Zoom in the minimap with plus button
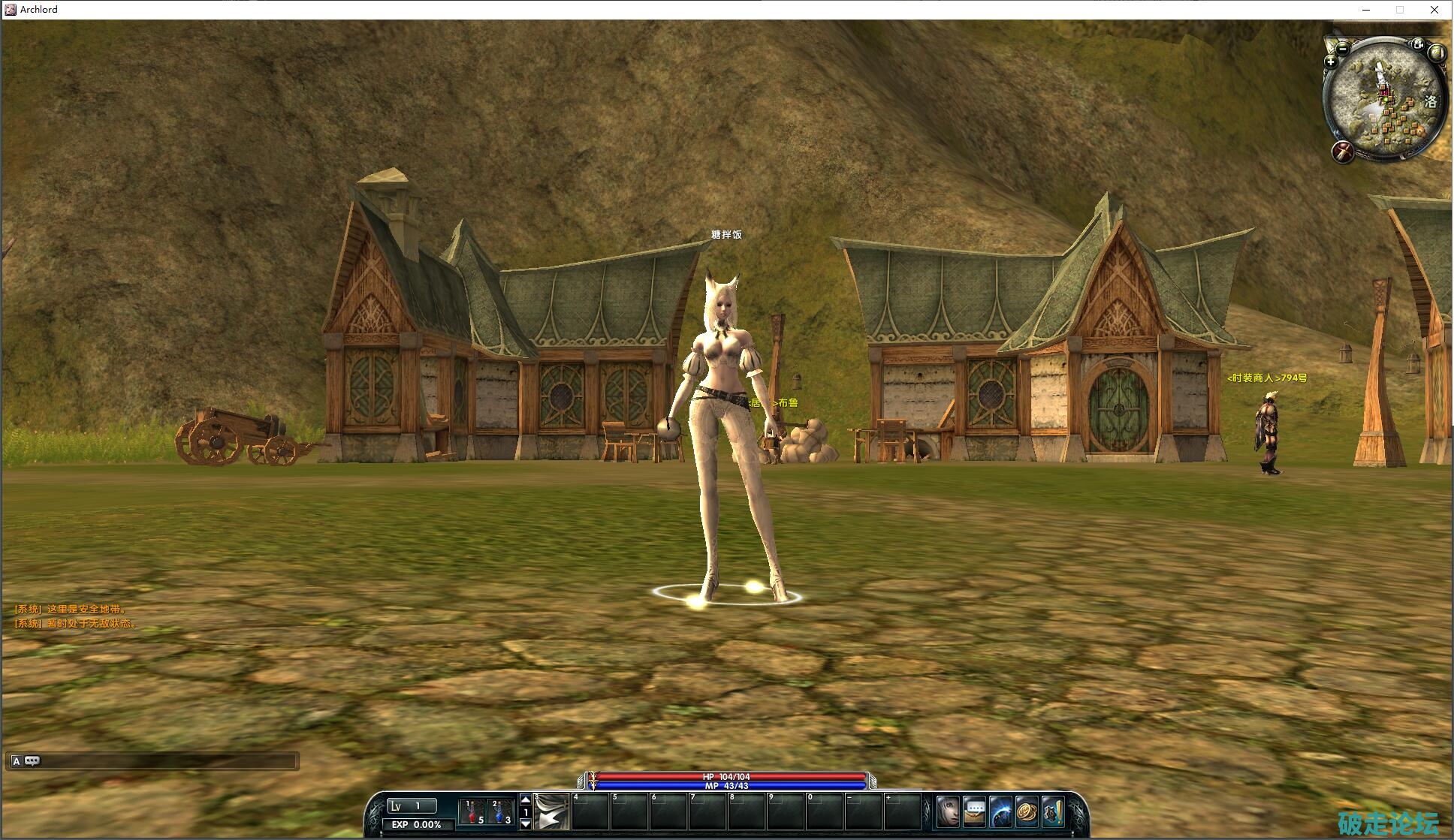 [x=1331, y=62]
